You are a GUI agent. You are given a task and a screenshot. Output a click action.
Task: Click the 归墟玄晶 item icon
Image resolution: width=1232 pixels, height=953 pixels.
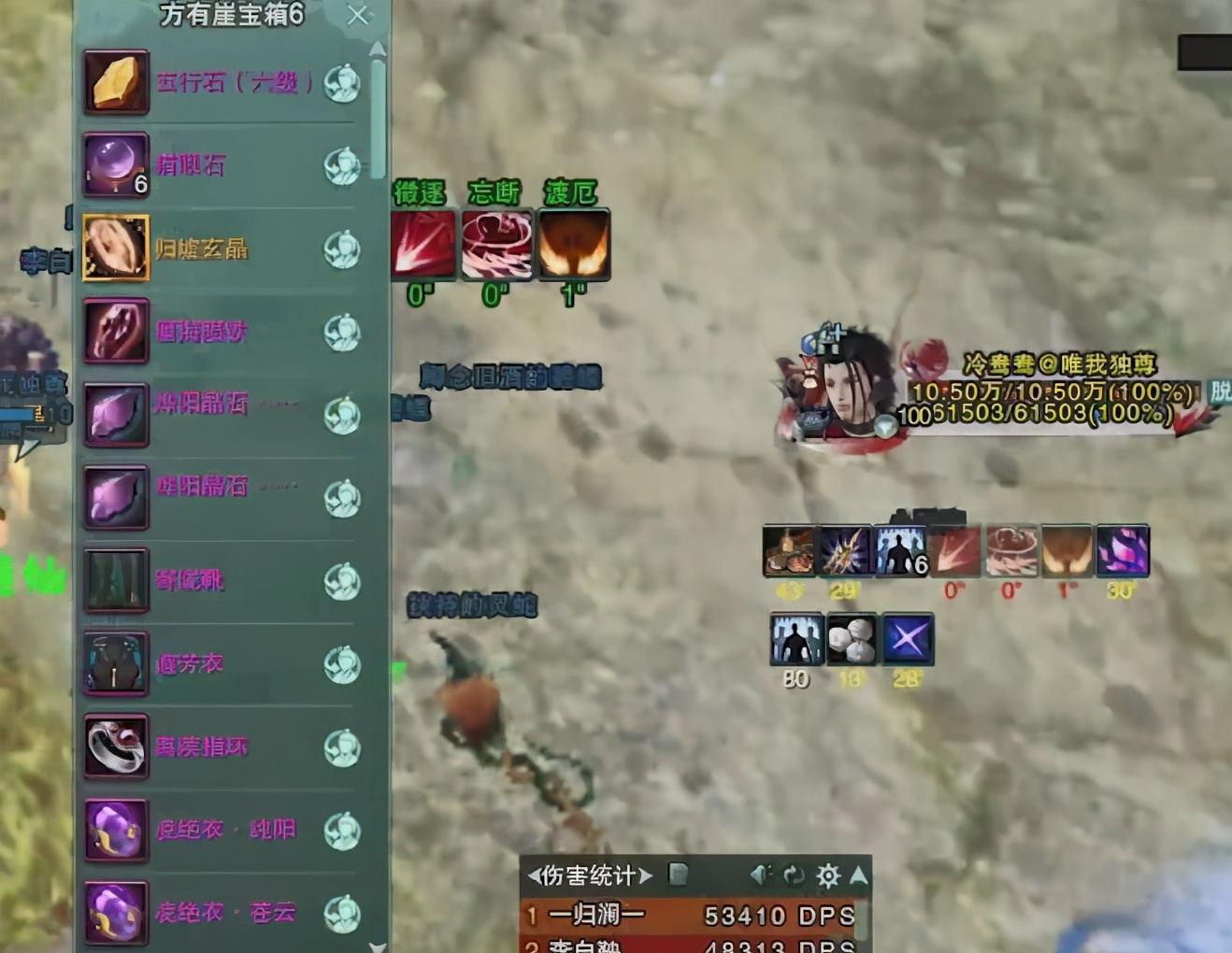[115, 249]
